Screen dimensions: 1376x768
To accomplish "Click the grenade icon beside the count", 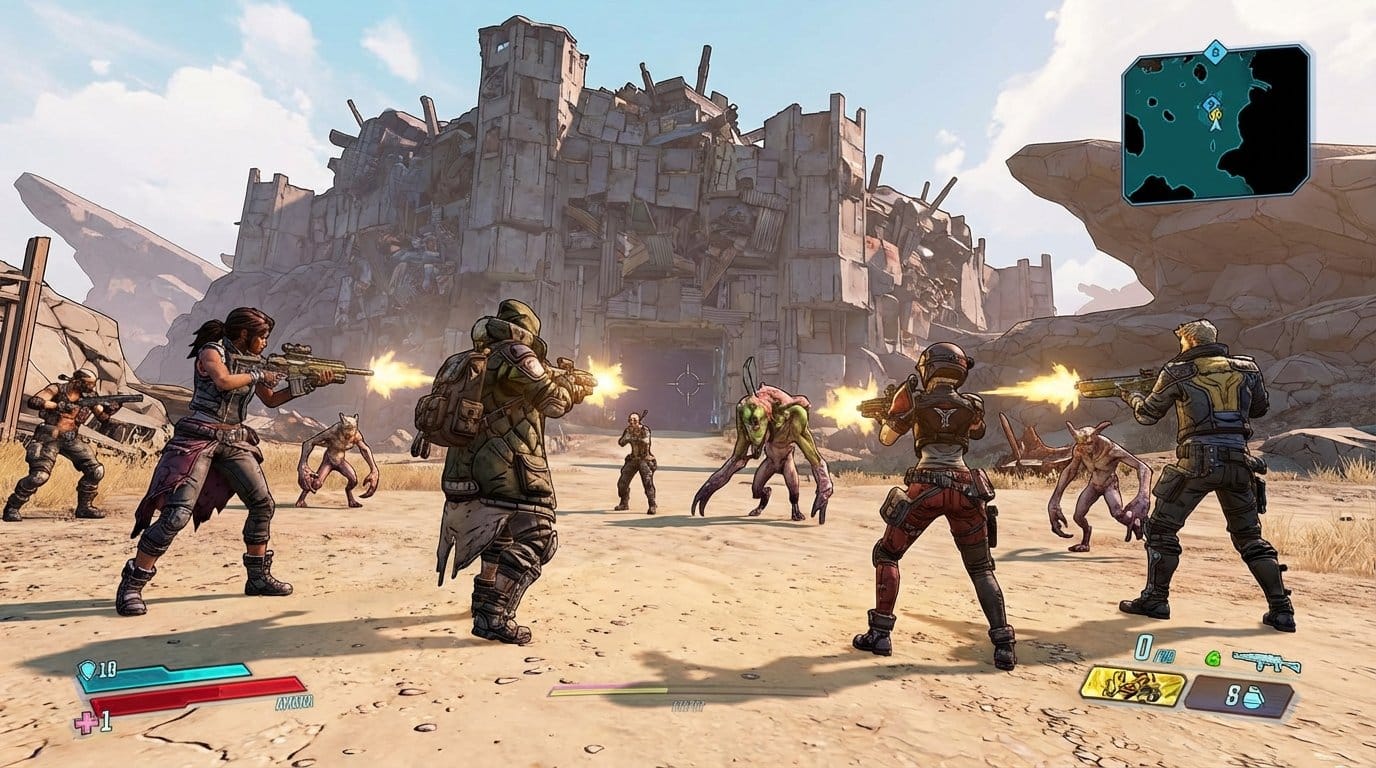I will point(1253,697).
